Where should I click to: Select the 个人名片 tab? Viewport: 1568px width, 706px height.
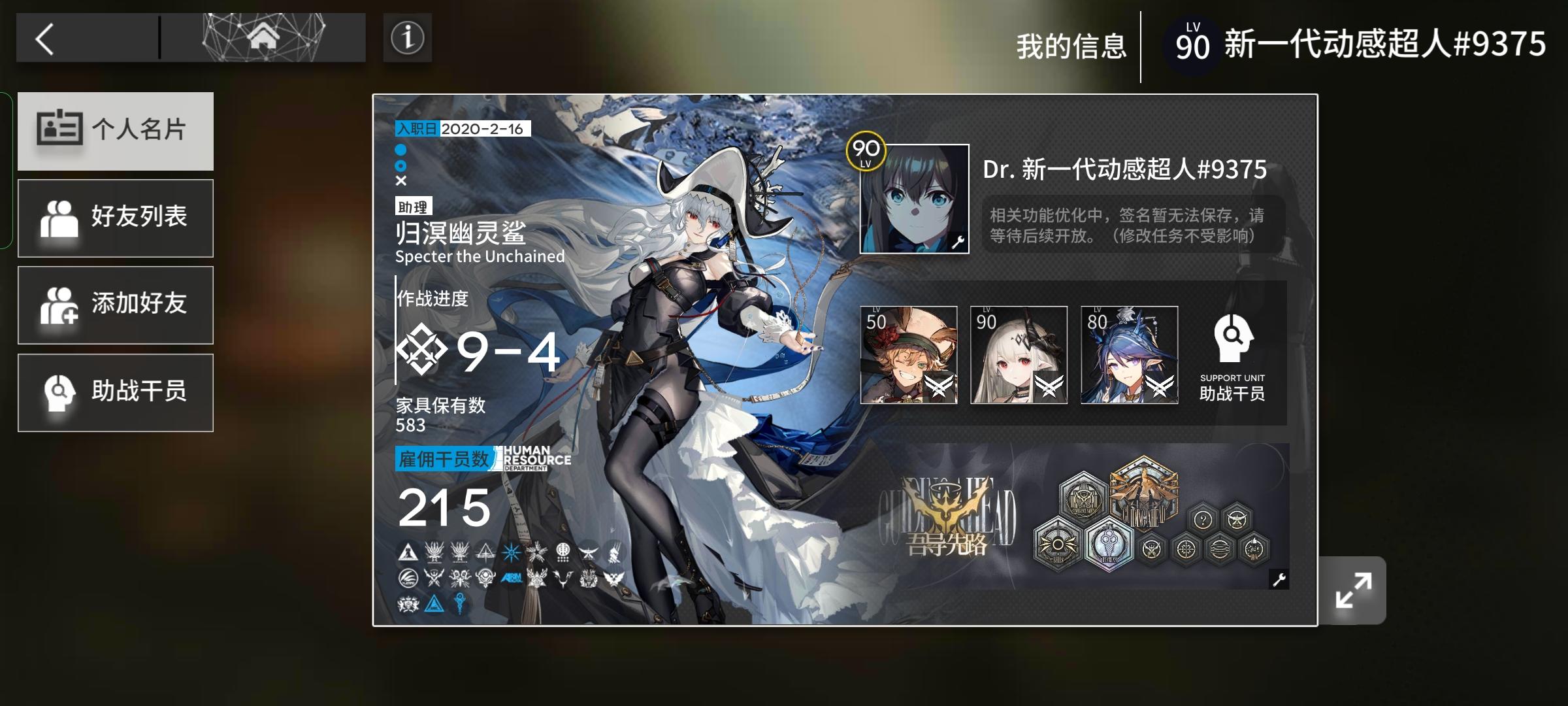116,131
